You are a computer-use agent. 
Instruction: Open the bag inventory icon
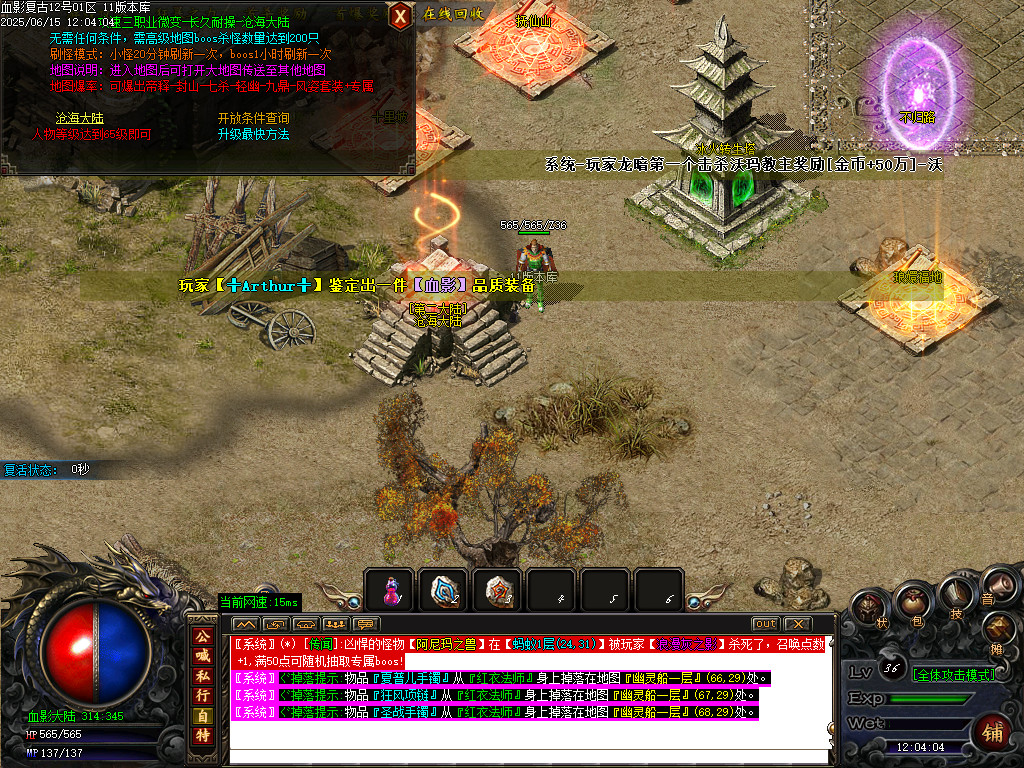point(912,602)
